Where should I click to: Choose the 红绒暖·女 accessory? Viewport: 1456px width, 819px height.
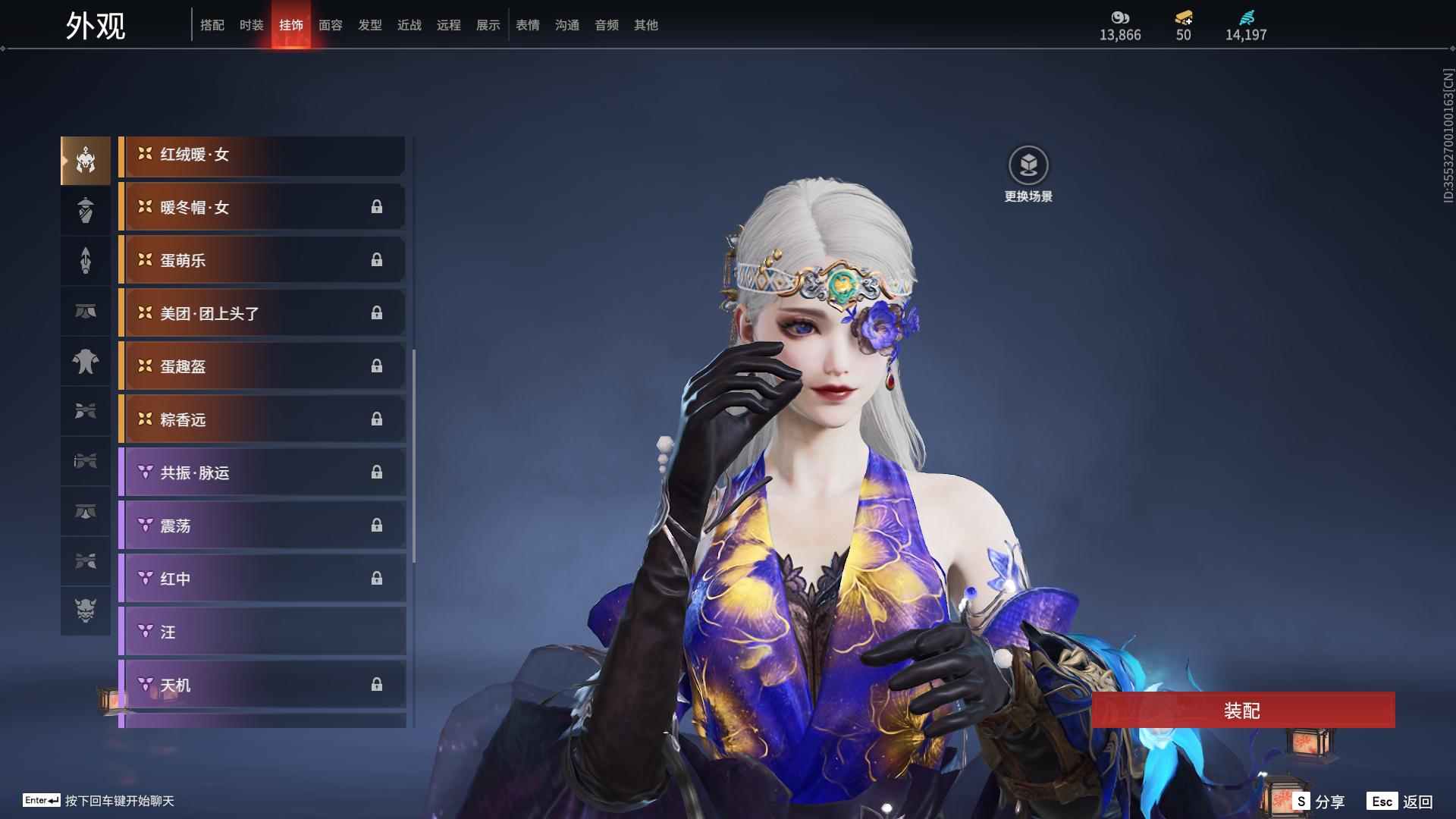pyautogui.click(x=262, y=155)
